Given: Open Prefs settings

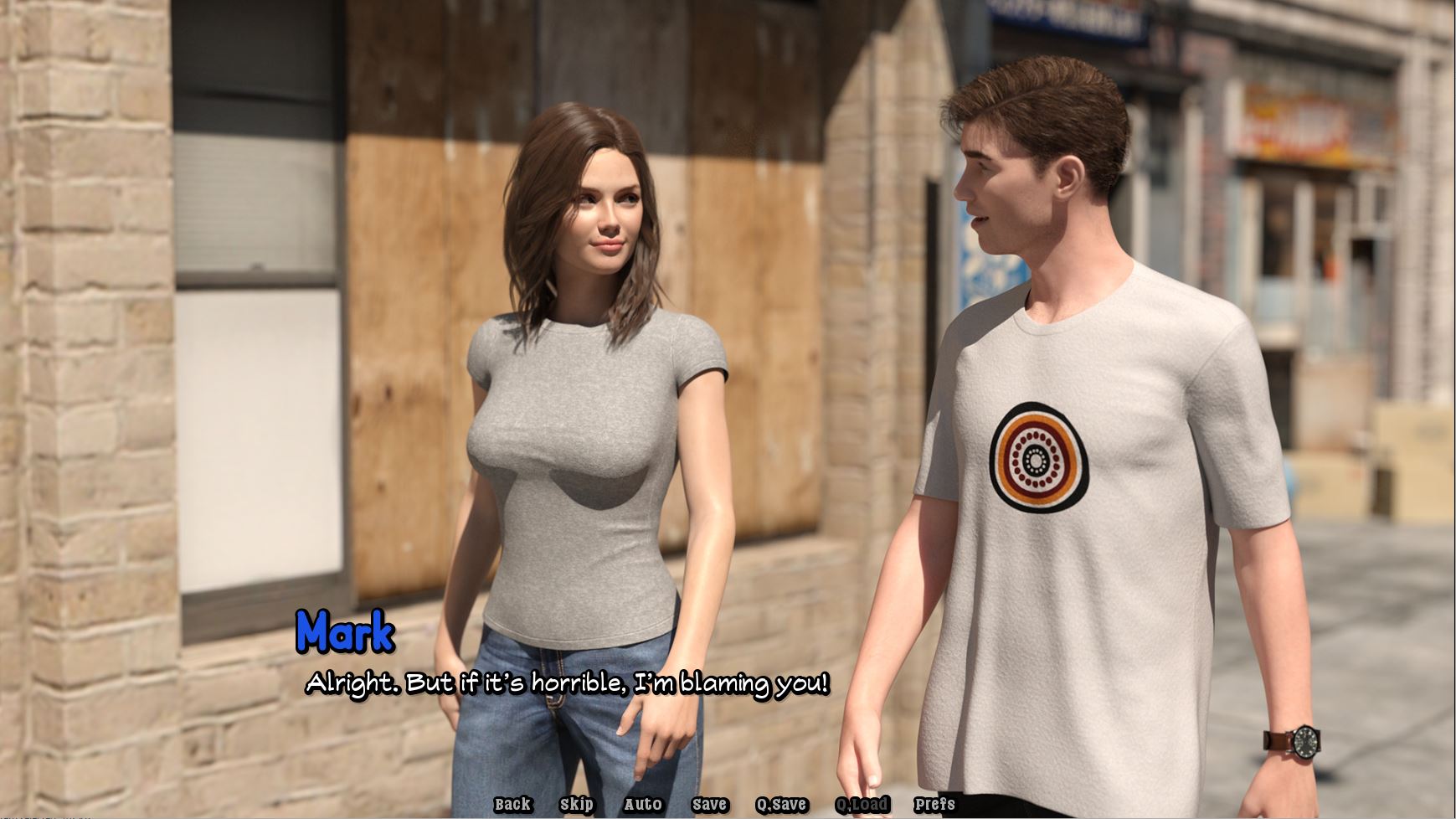Looking at the screenshot, I should (934, 805).
